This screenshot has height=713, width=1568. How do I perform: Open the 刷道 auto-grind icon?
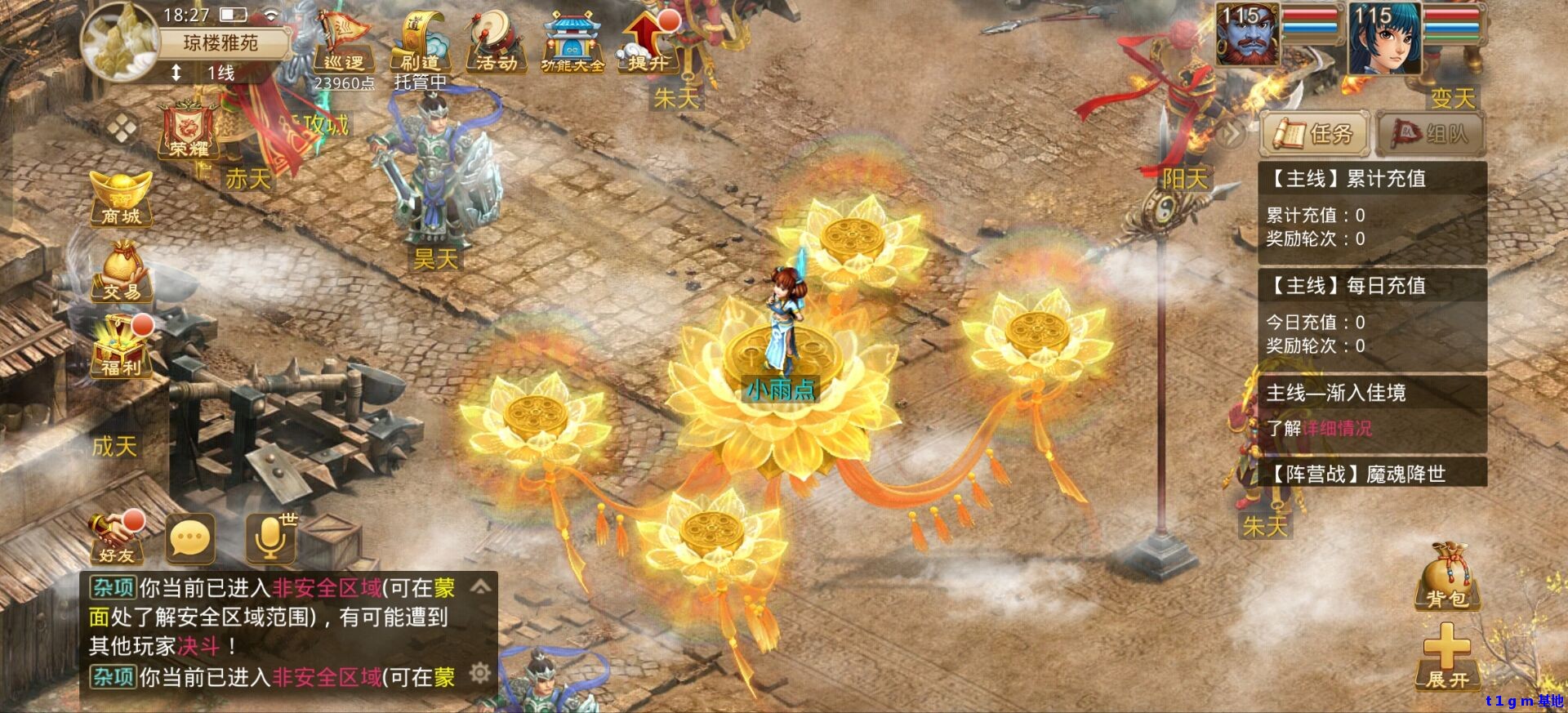pyautogui.click(x=419, y=46)
